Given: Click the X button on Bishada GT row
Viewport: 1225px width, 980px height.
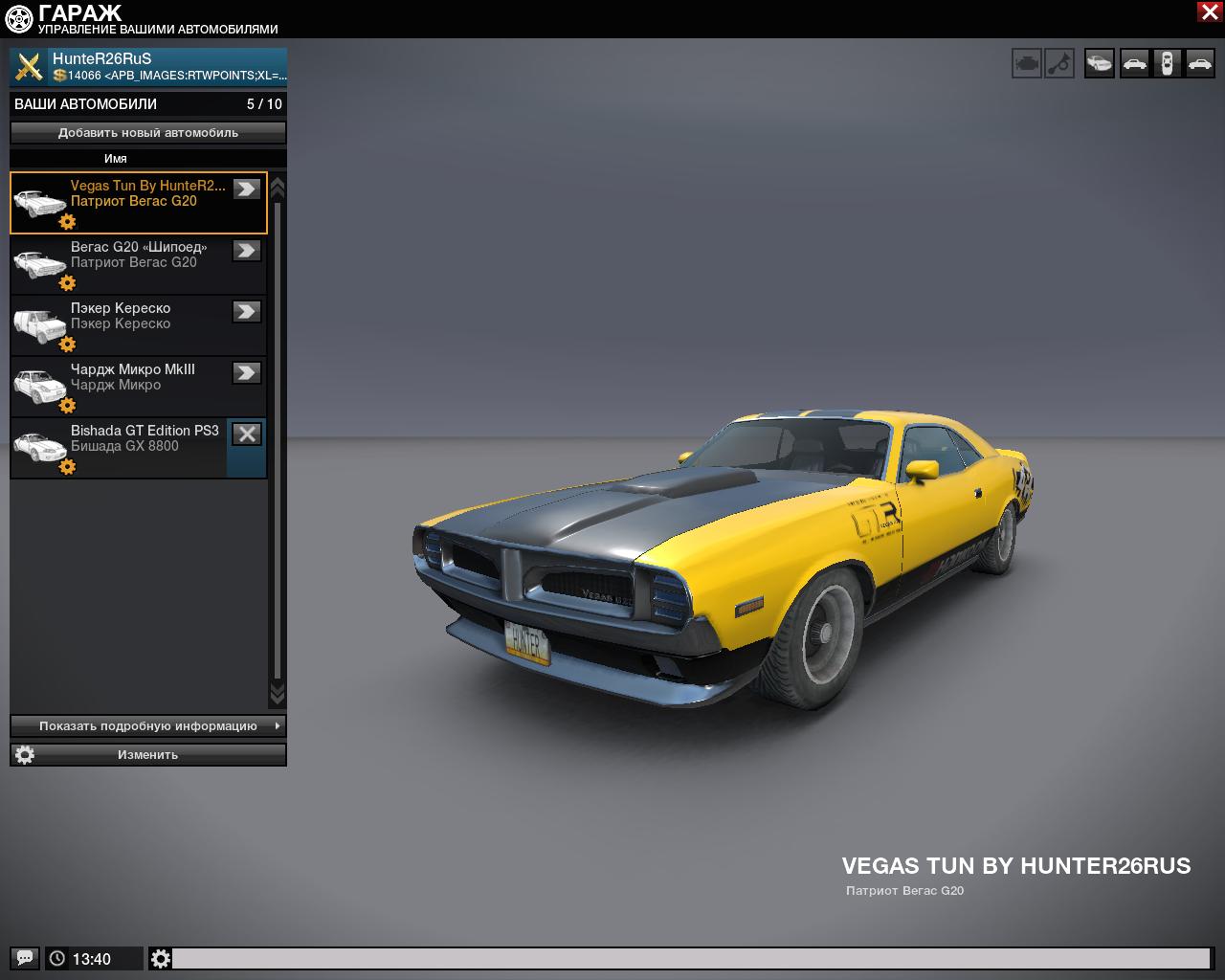Looking at the screenshot, I should (247, 434).
